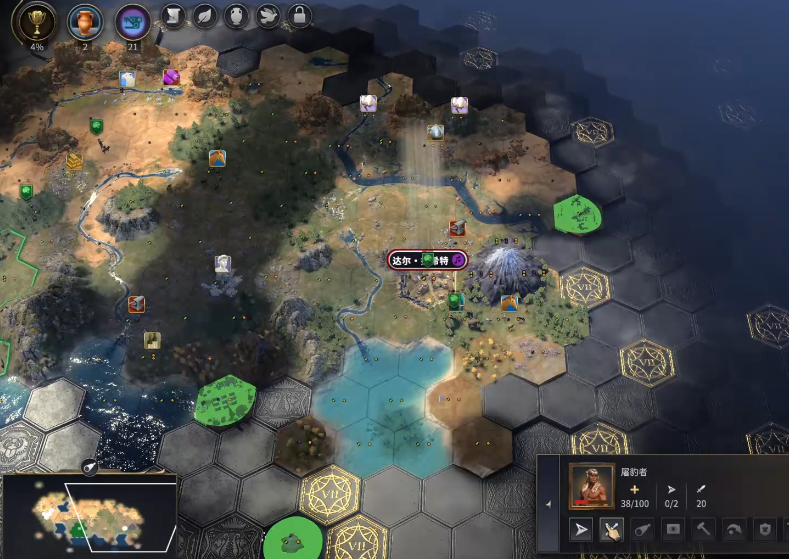Activate the shield unit action
Image resolution: width=789 pixels, height=559 pixels.
point(766,529)
